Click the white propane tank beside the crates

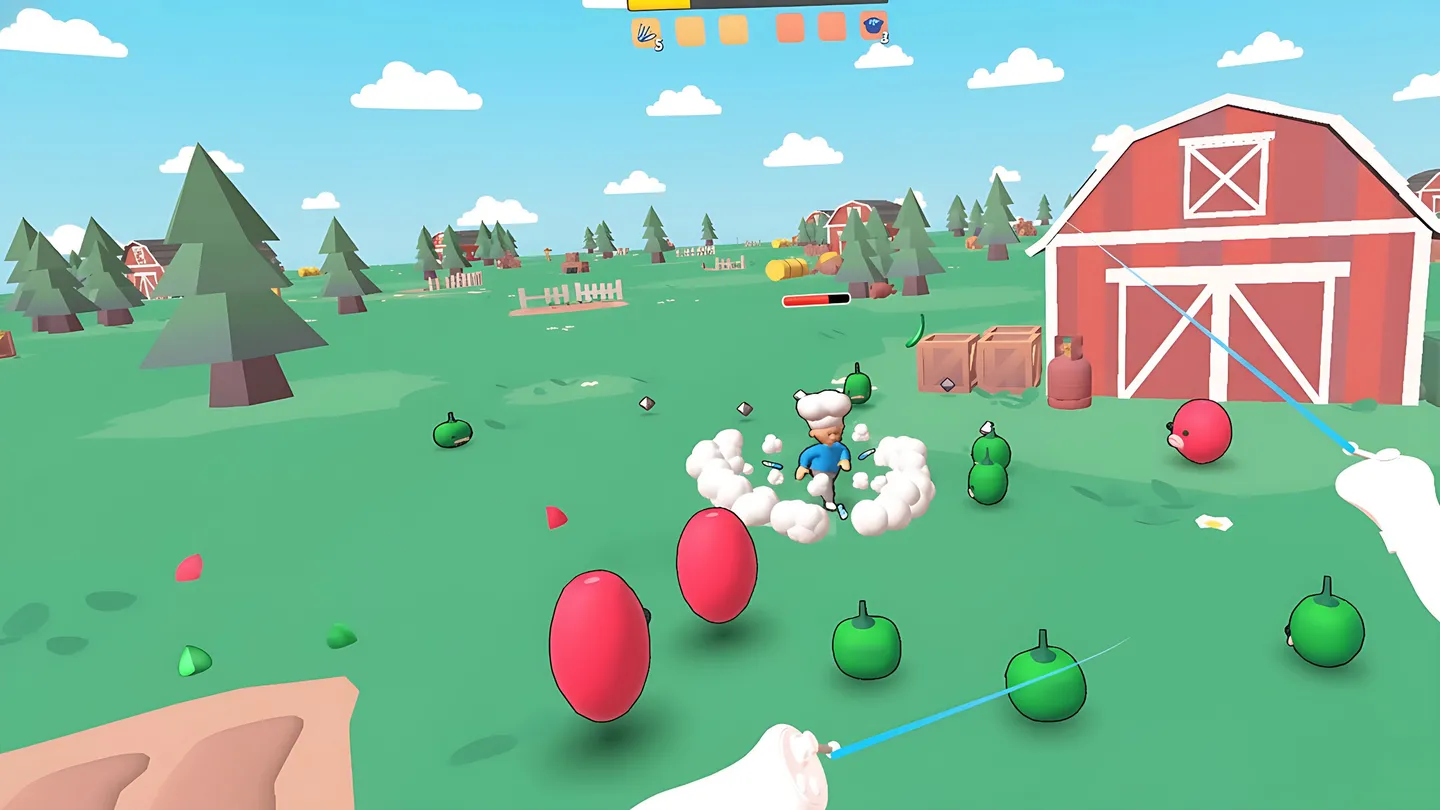tap(1068, 375)
